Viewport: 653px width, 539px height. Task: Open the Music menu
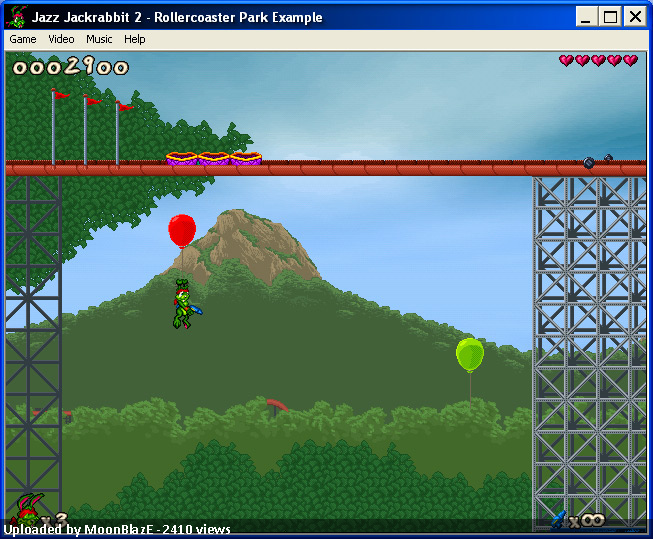point(99,39)
